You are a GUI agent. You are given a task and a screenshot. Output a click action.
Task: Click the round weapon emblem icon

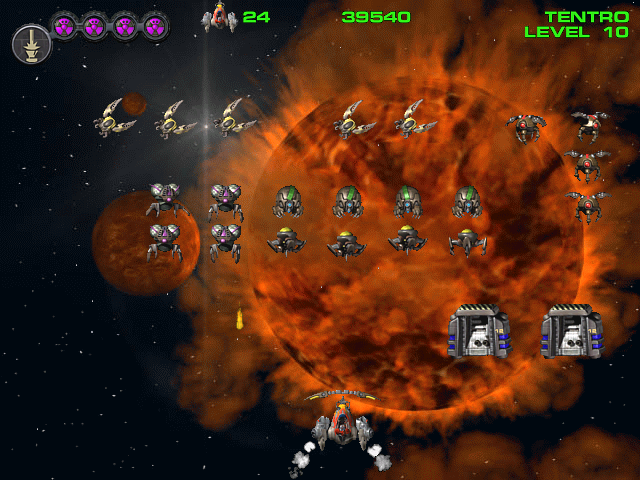click(x=31, y=43)
